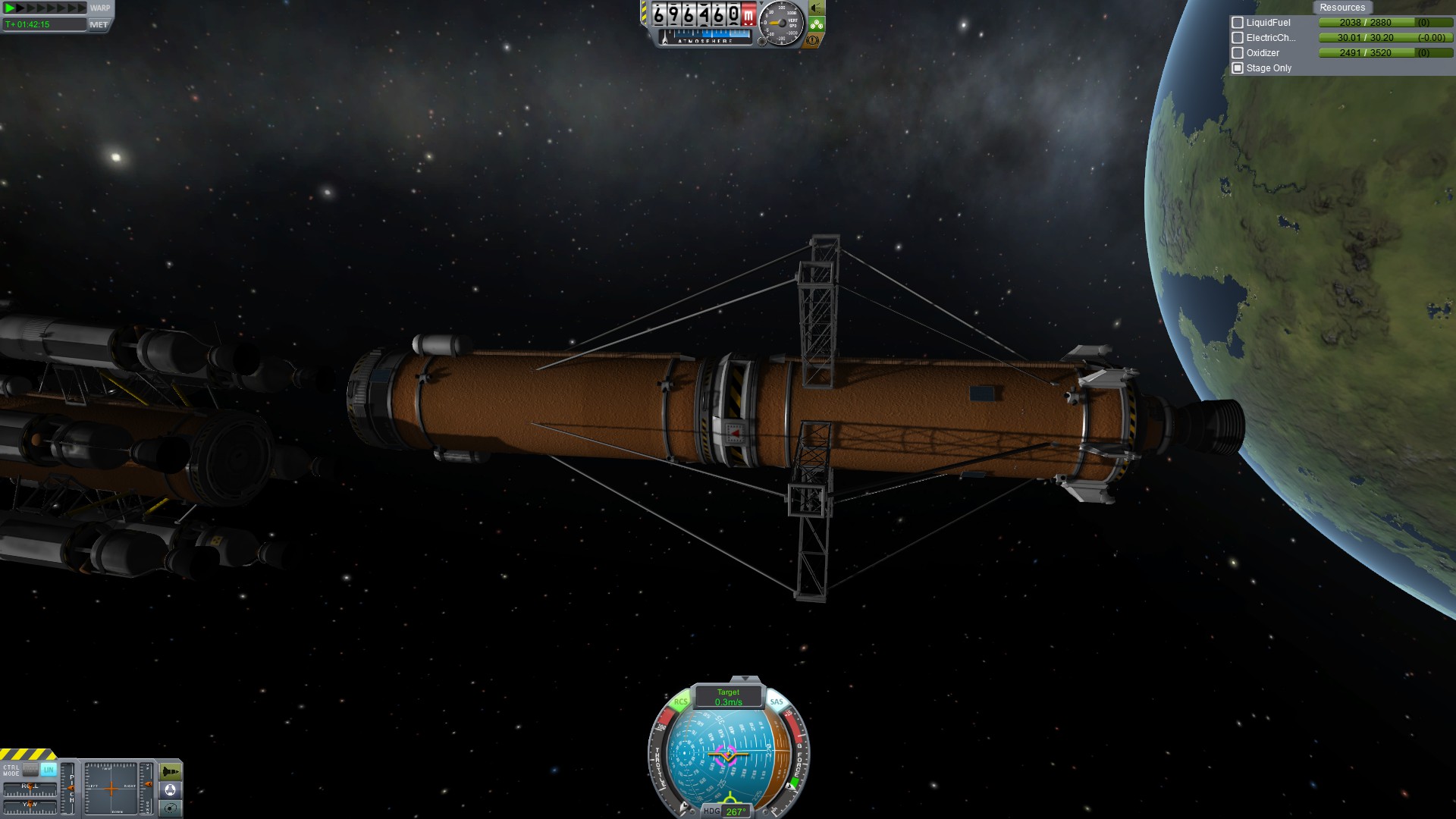
Task: Switch control mode to LIN
Action: [x=49, y=769]
